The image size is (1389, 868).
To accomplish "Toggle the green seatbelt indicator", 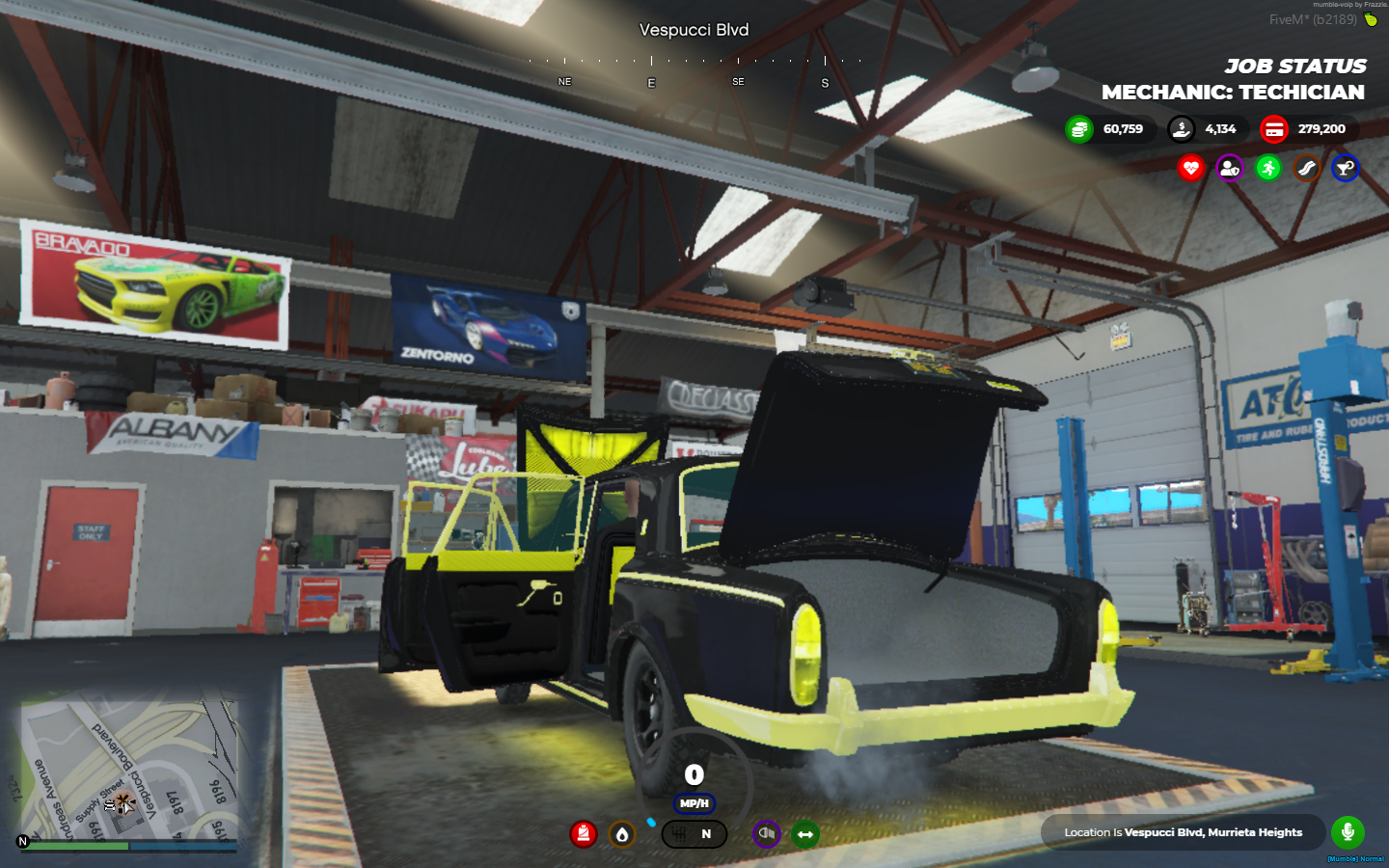I will pos(803,834).
